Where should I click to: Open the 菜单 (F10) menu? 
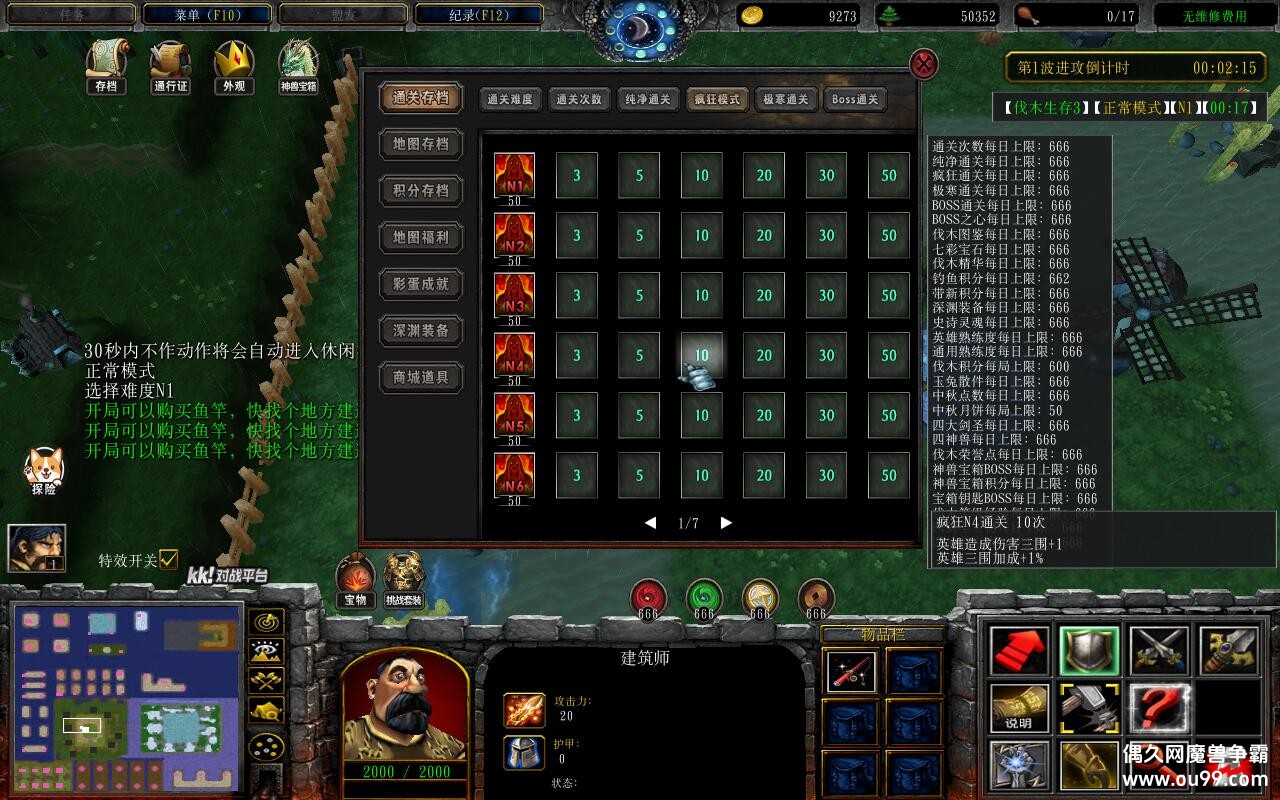207,15
